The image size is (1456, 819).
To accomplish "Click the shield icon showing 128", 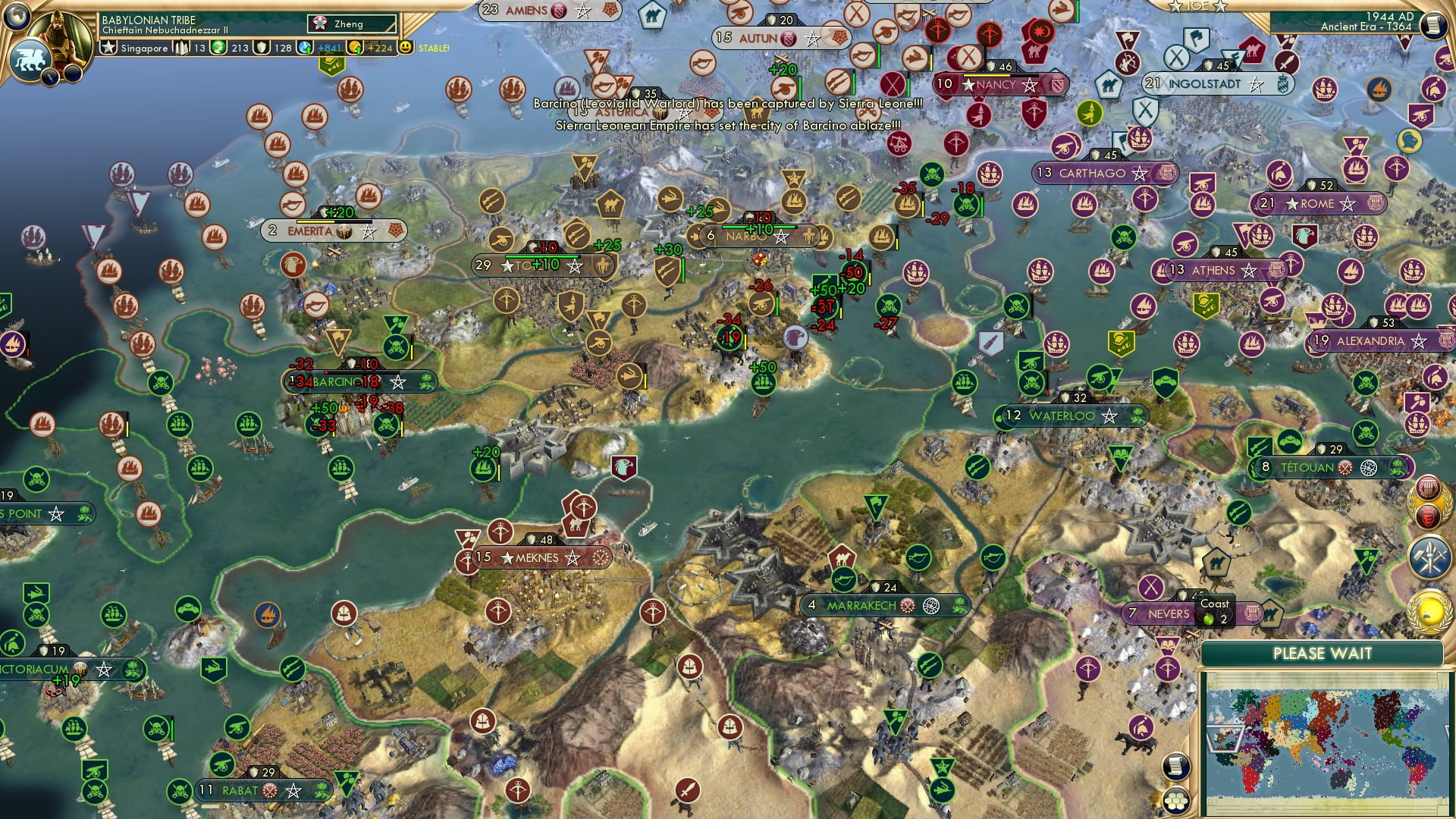I will pyautogui.click(x=259, y=47).
